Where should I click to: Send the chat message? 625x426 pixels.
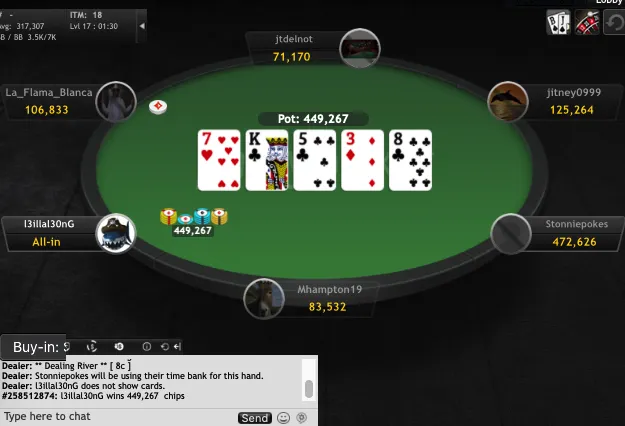(254, 417)
